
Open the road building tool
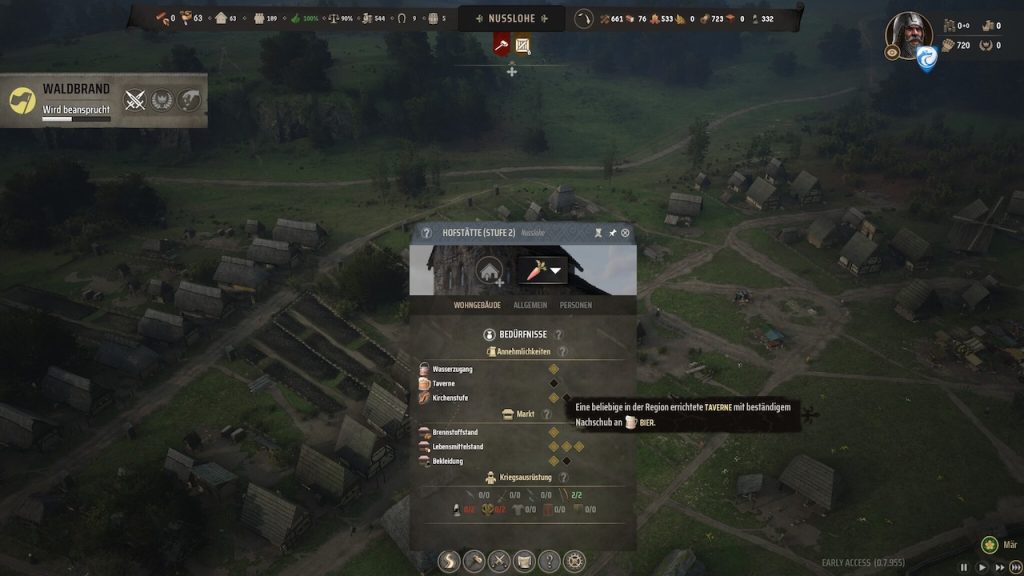tap(450, 561)
